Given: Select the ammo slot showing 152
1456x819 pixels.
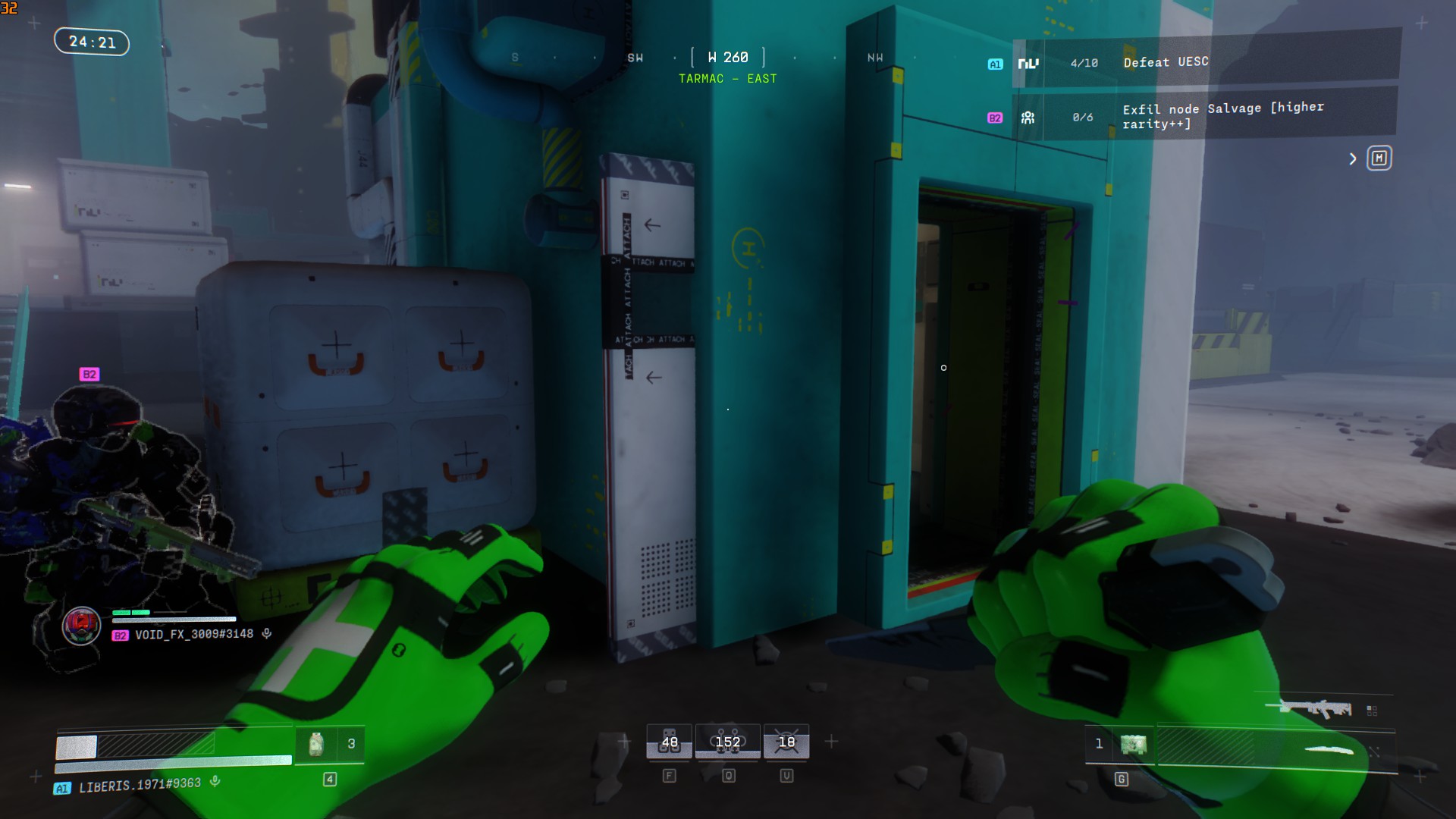Looking at the screenshot, I should pos(727,742).
